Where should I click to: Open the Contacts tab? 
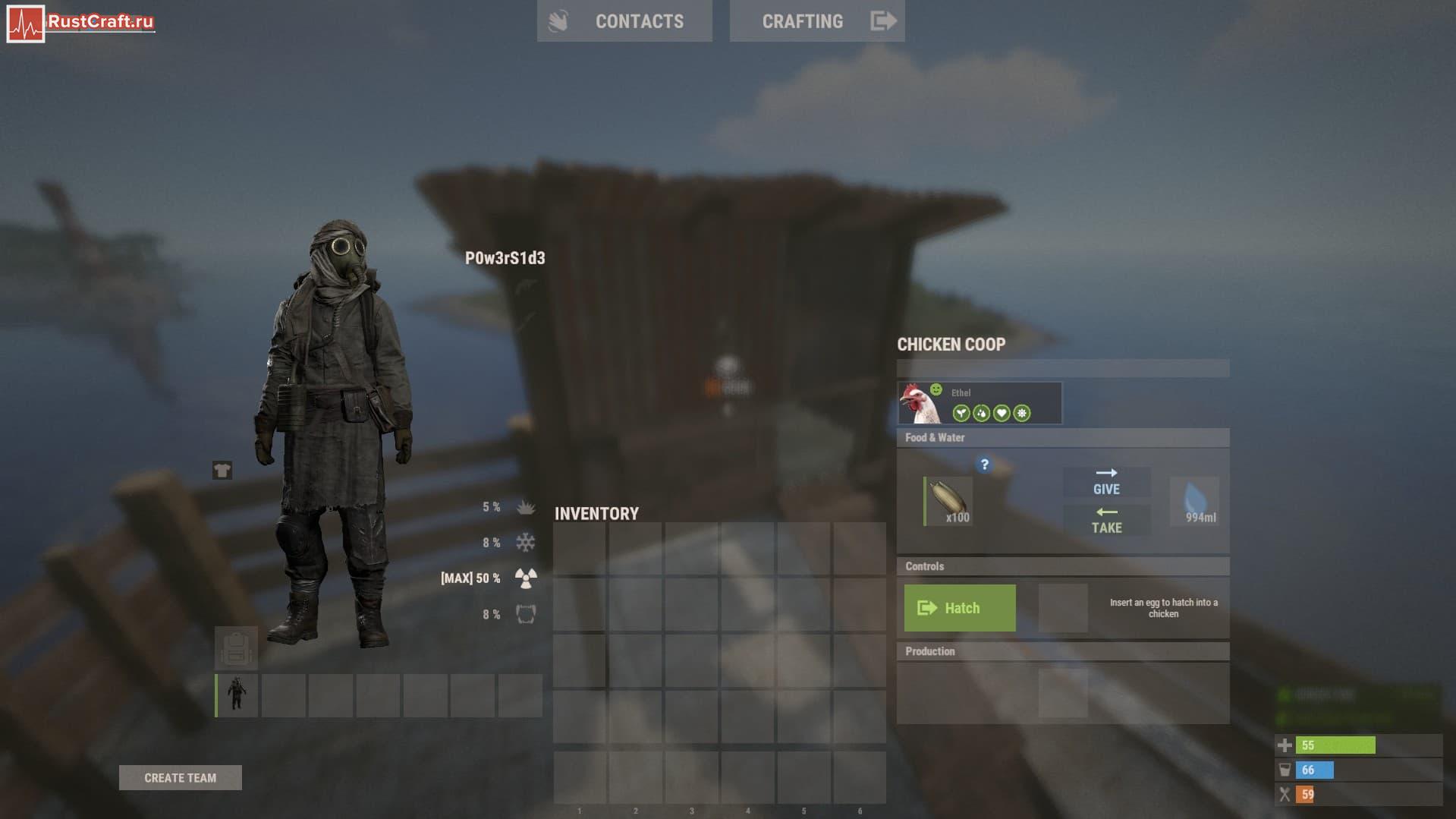click(x=624, y=21)
